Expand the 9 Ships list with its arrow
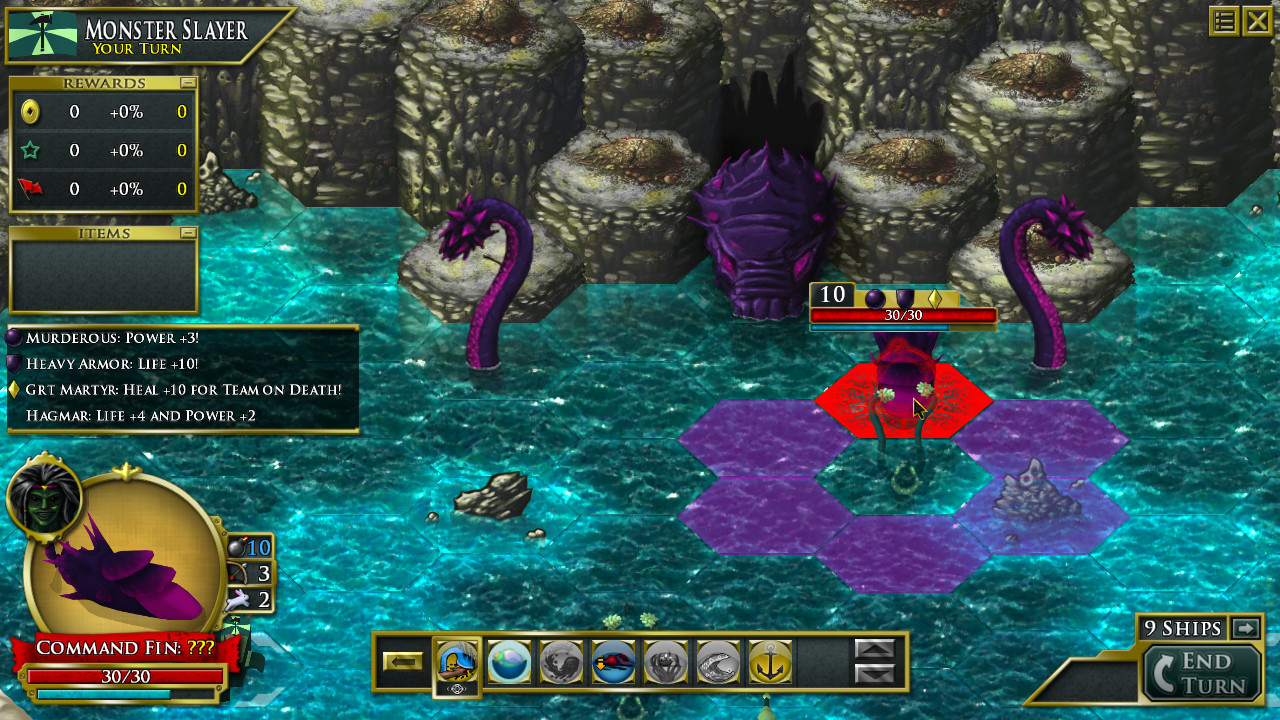1280x720 pixels. pos(1243,628)
